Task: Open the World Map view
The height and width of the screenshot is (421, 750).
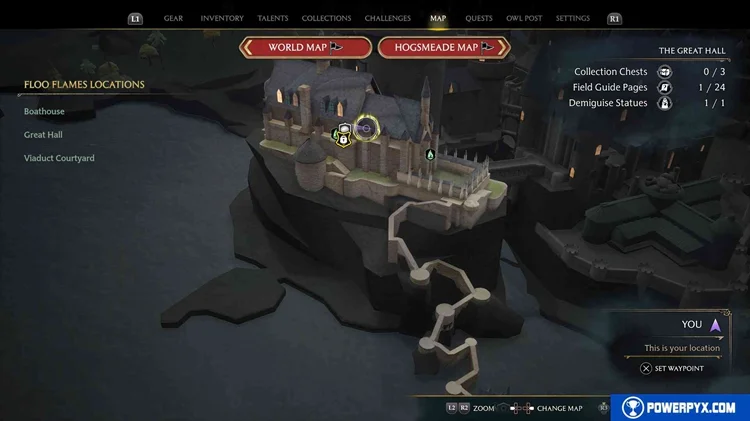Action: click(305, 48)
